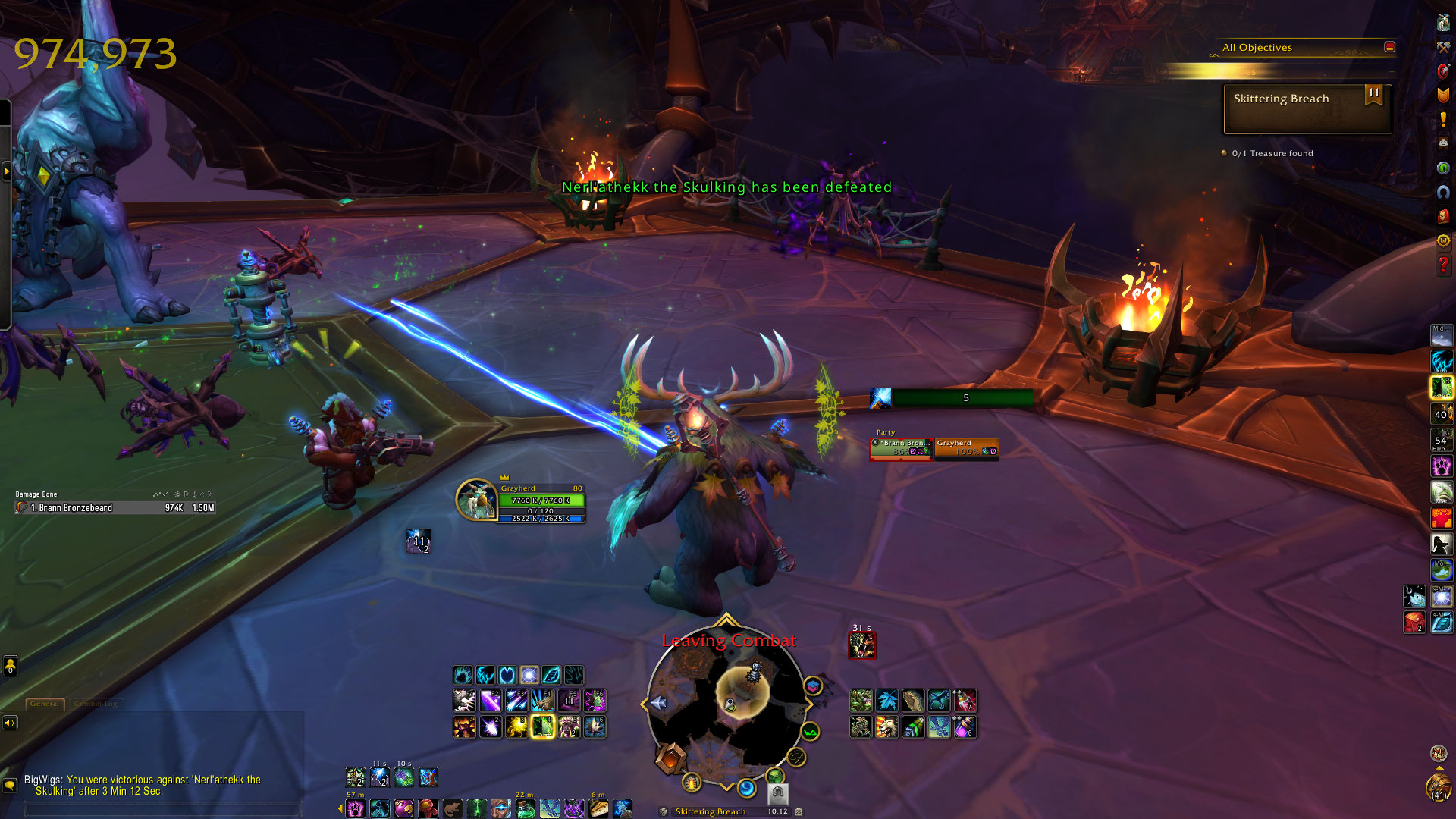The image size is (1456, 819).
Task: Click the chat speech bubble button
Action: (x=10, y=785)
